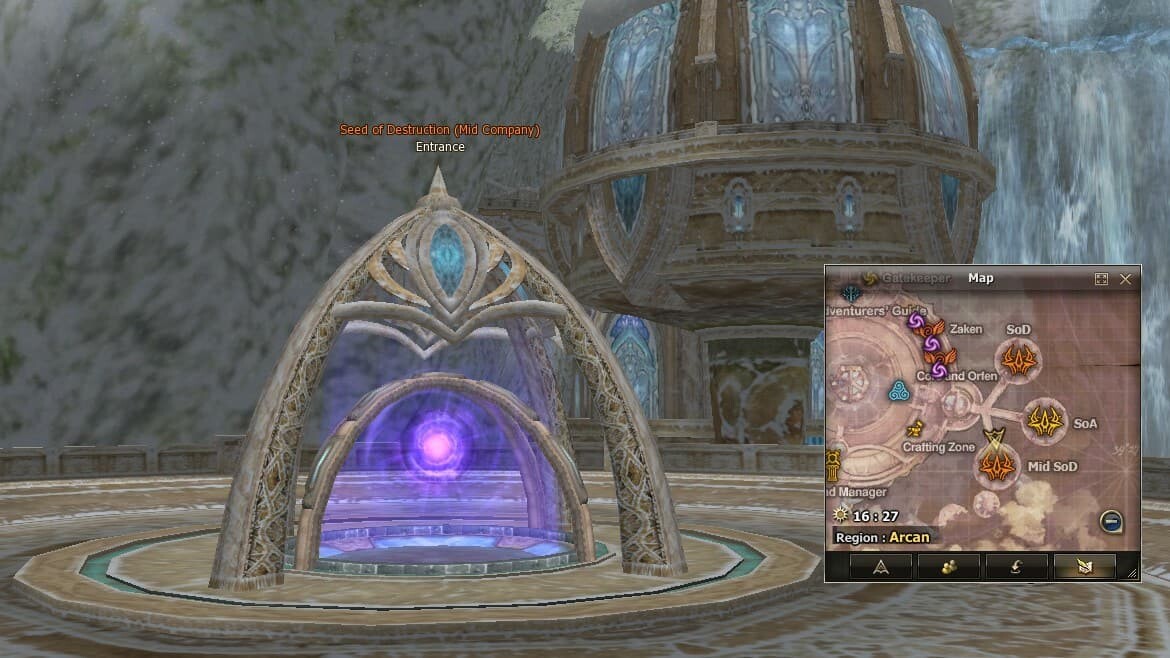Select the Mid SoD map marker
The image size is (1170, 658).
click(997, 465)
